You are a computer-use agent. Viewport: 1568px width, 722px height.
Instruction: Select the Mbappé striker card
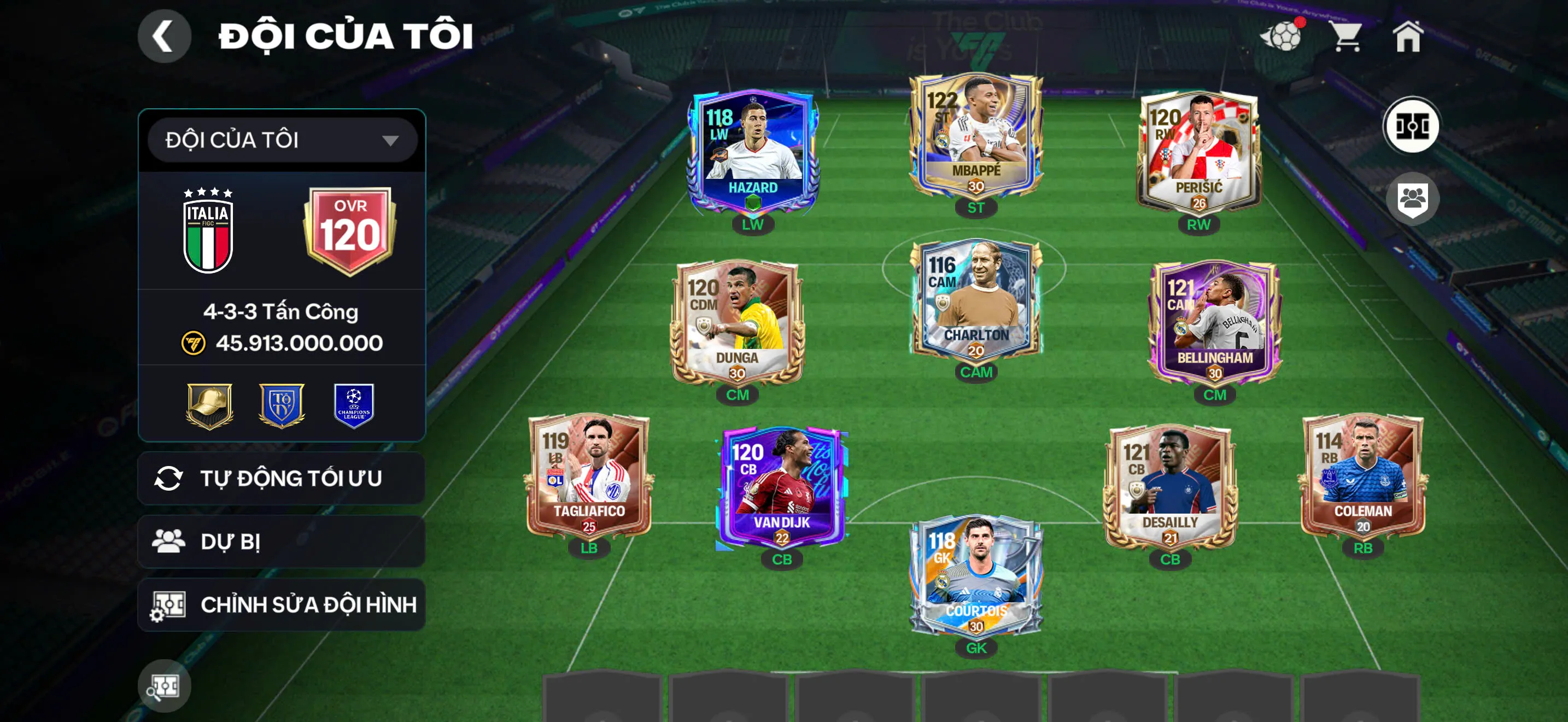[x=976, y=137]
